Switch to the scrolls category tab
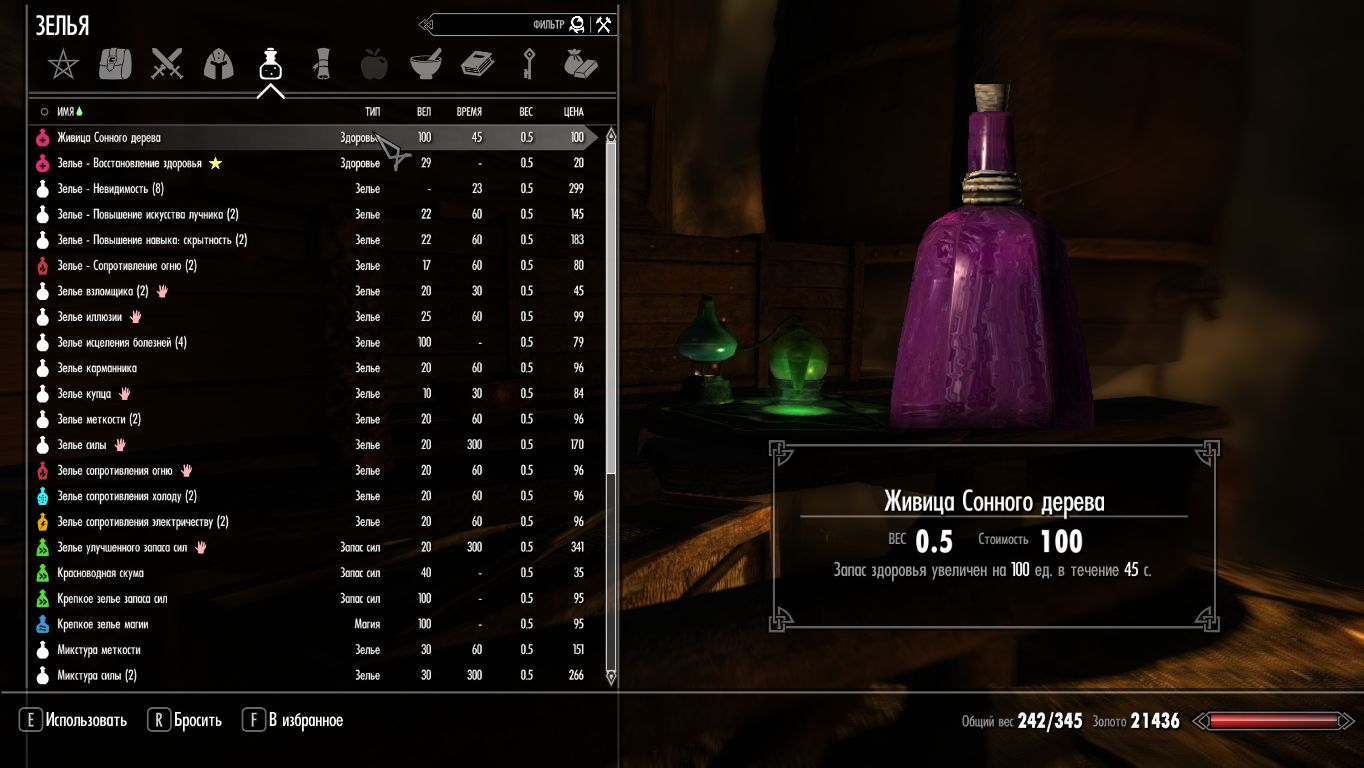This screenshot has width=1364, height=768. (x=322, y=65)
